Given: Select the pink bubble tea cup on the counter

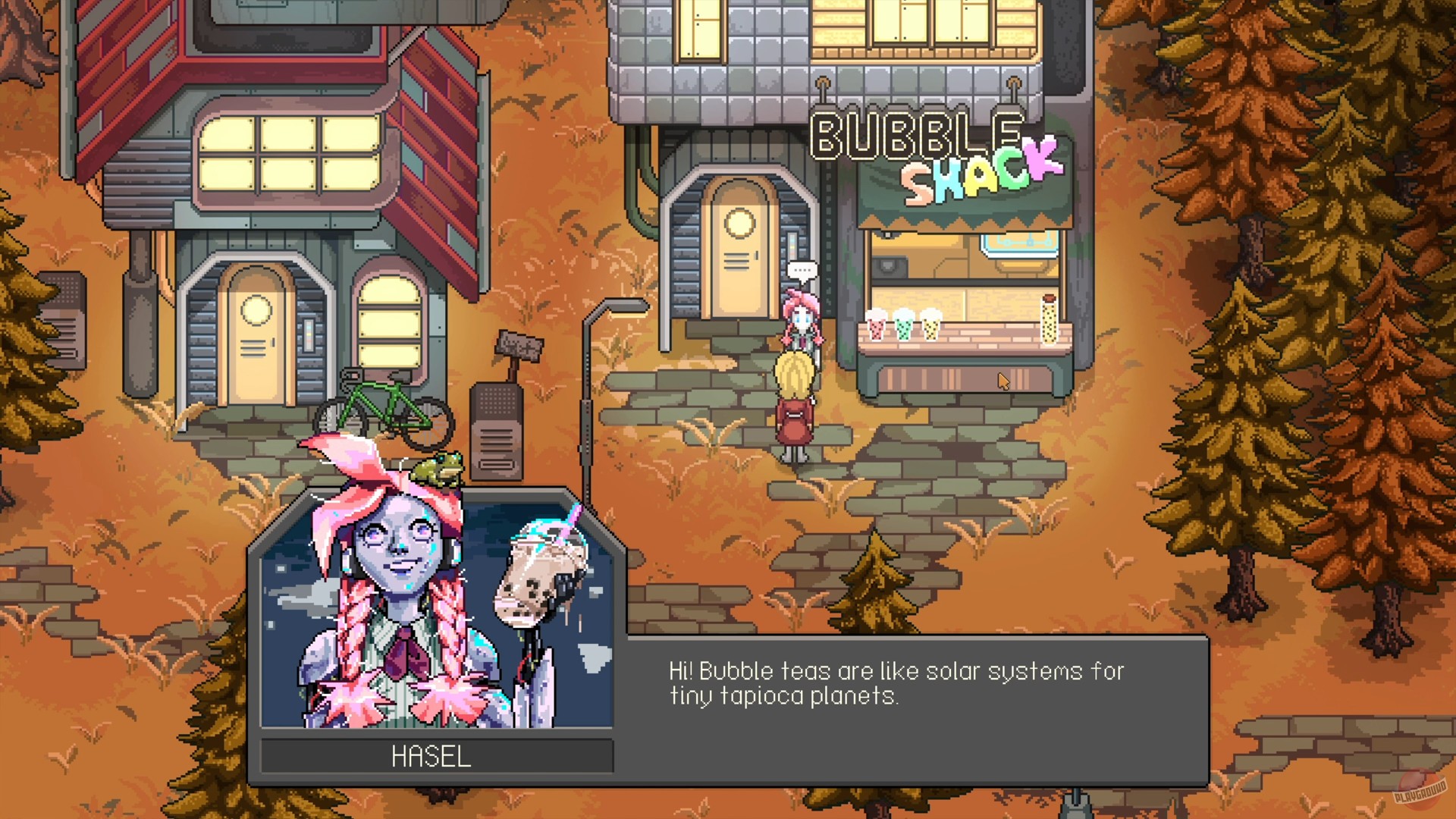Looking at the screenshot, I should (x=876, y=328).
